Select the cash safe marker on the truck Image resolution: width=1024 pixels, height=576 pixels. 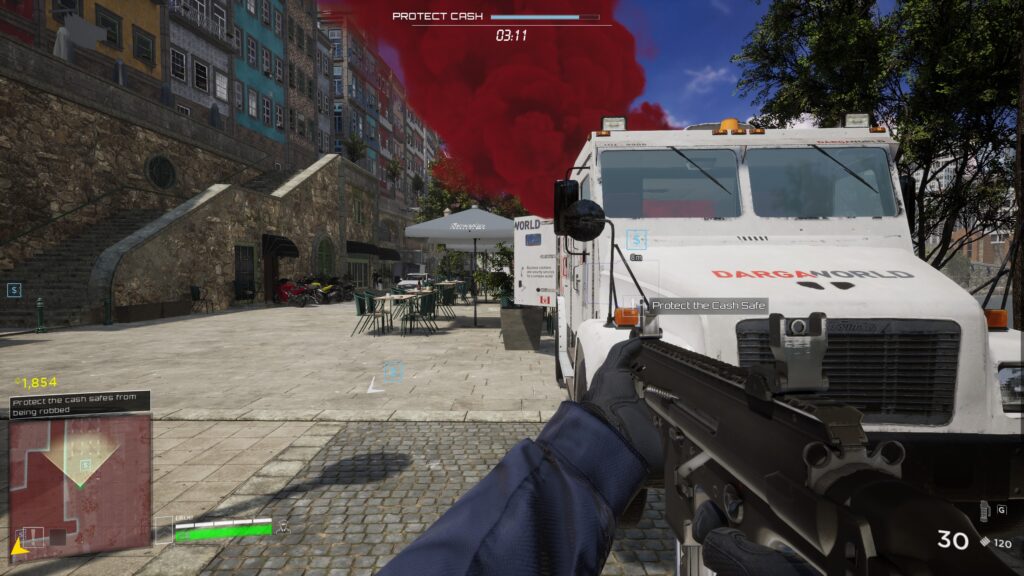636,239
